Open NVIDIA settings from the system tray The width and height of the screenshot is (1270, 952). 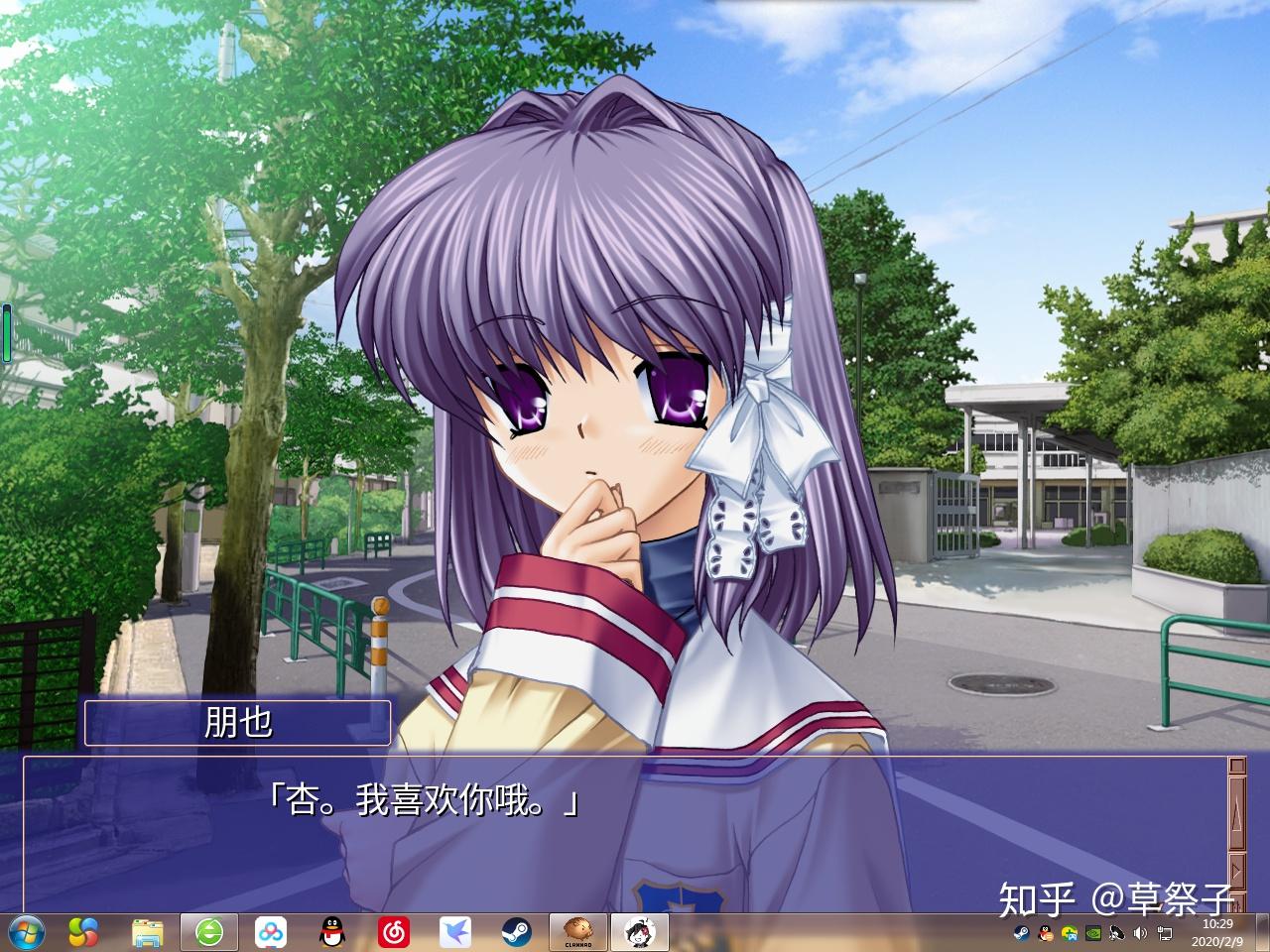pos(1093,932)
